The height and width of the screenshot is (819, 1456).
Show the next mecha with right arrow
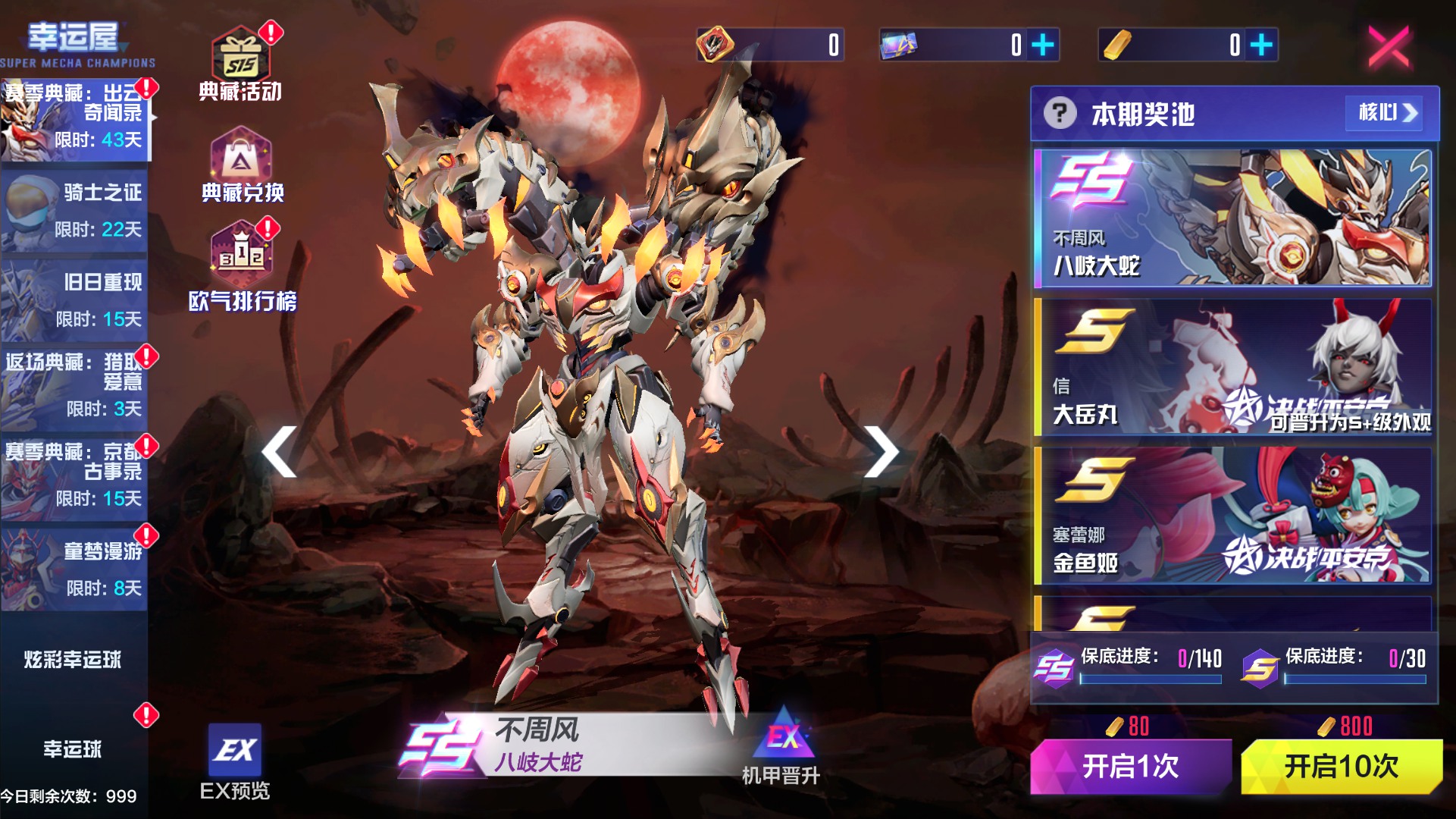click(881, 452)
